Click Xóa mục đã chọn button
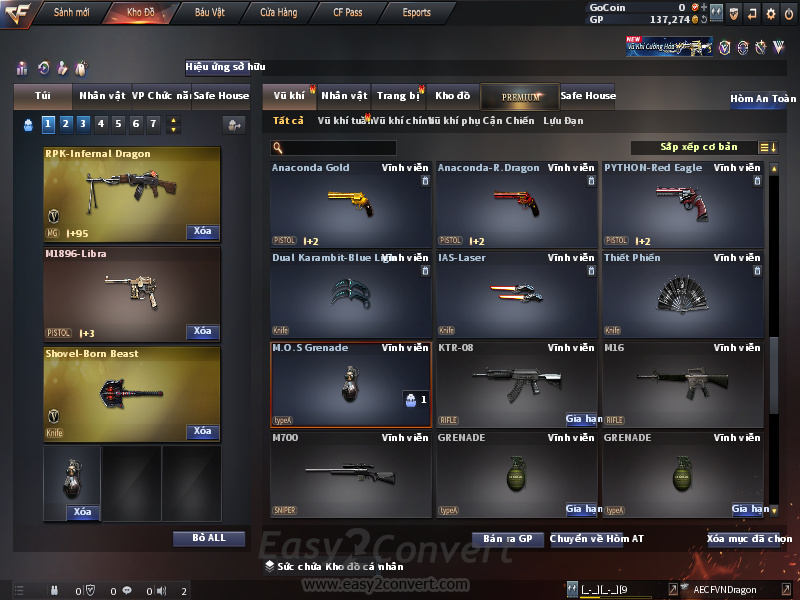Viewport: 800px width, 600px height. coord(749,539)
